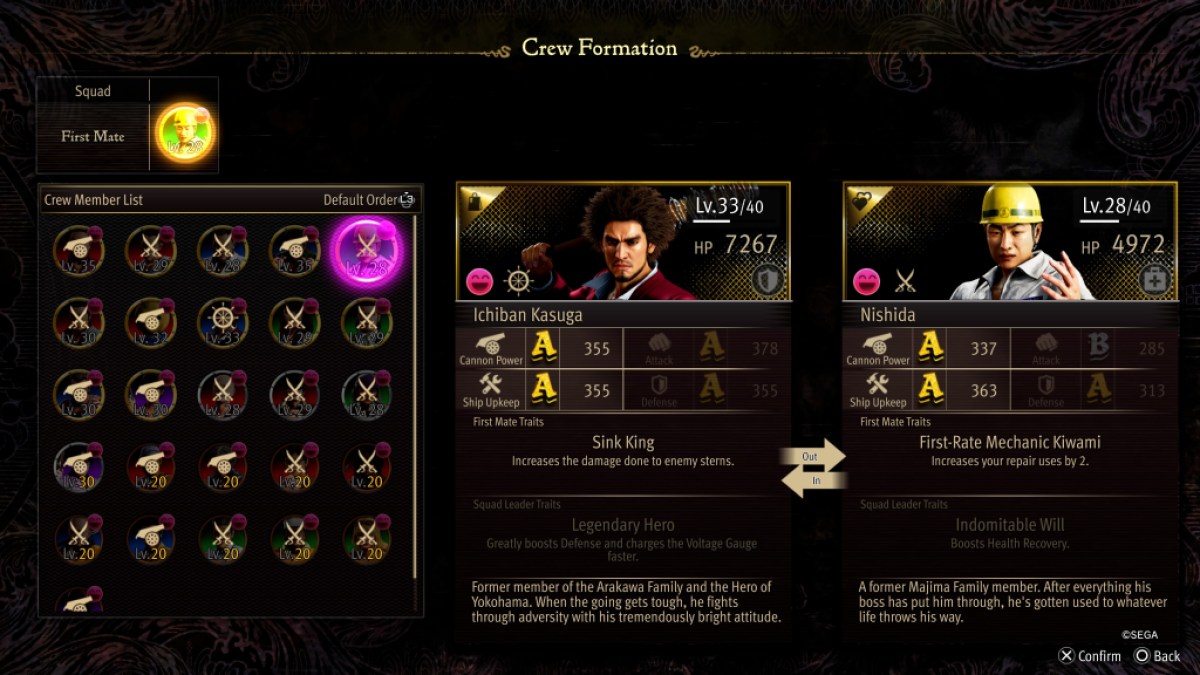Image resolution: width=1200 pixels, height=675 pixels.
Task: Select the First Mate crew slot
Action: [x=186, y=135]
